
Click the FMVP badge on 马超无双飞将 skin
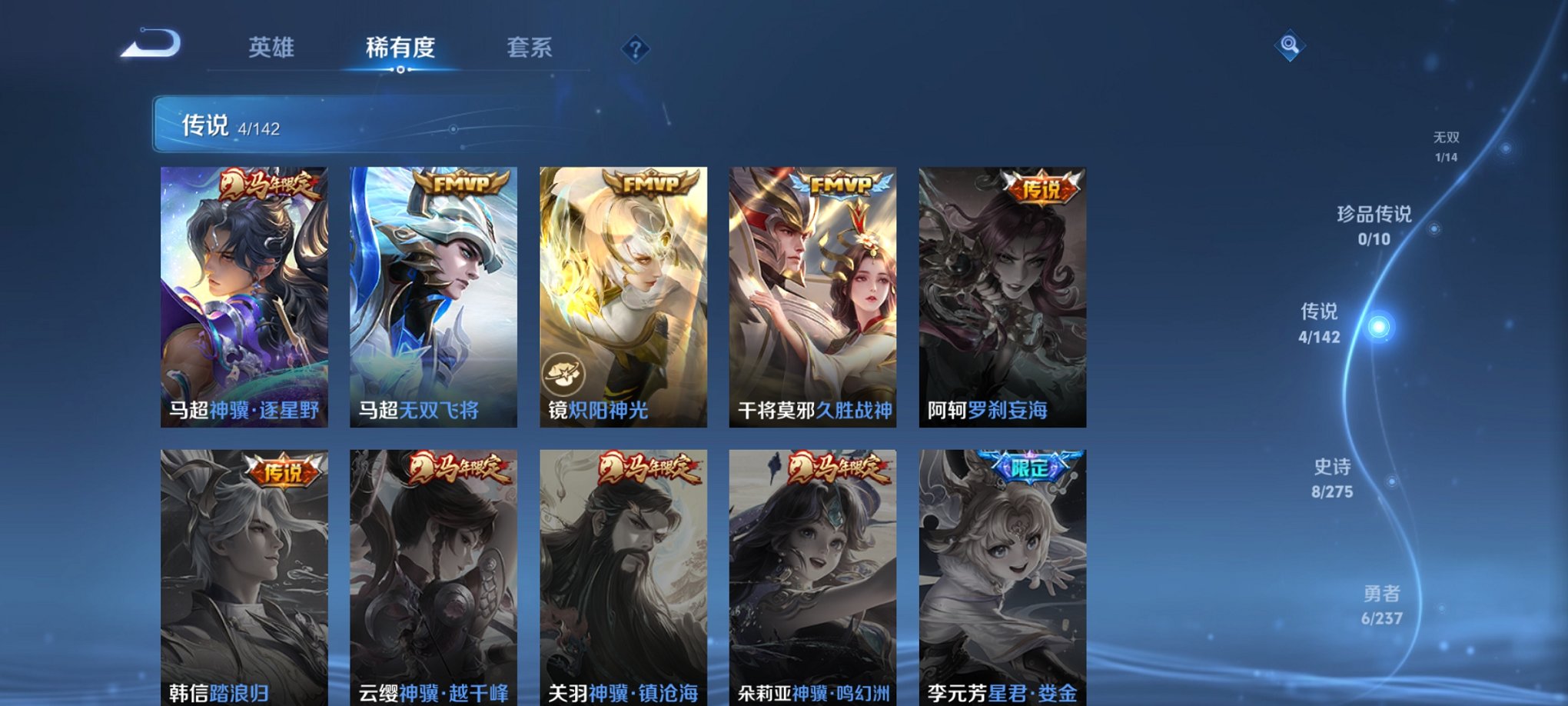pos(462,185)
